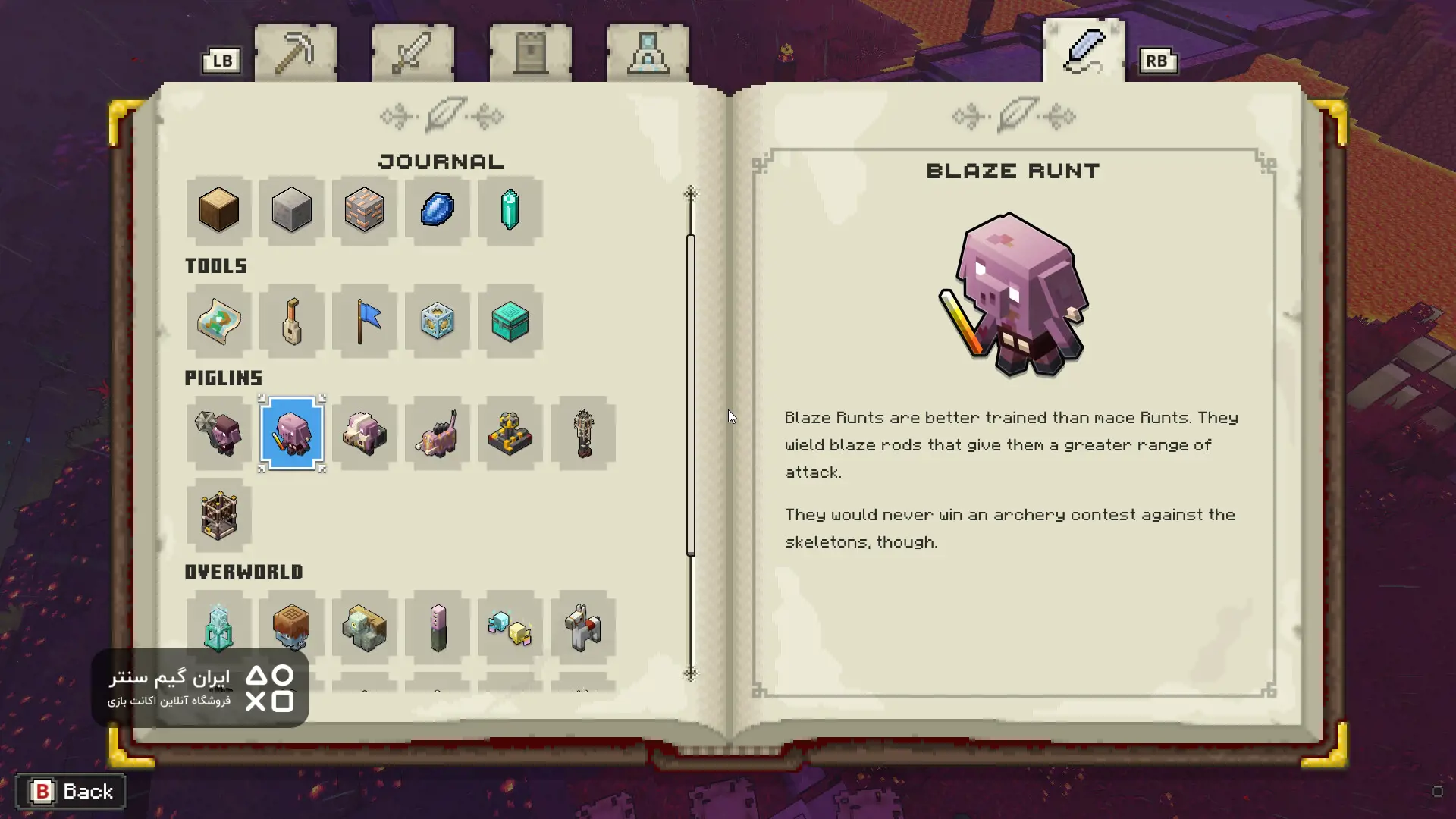The image size is (1456, 819).
Task: View the blue lapis gem entry
Action: (x=437, y=210)
